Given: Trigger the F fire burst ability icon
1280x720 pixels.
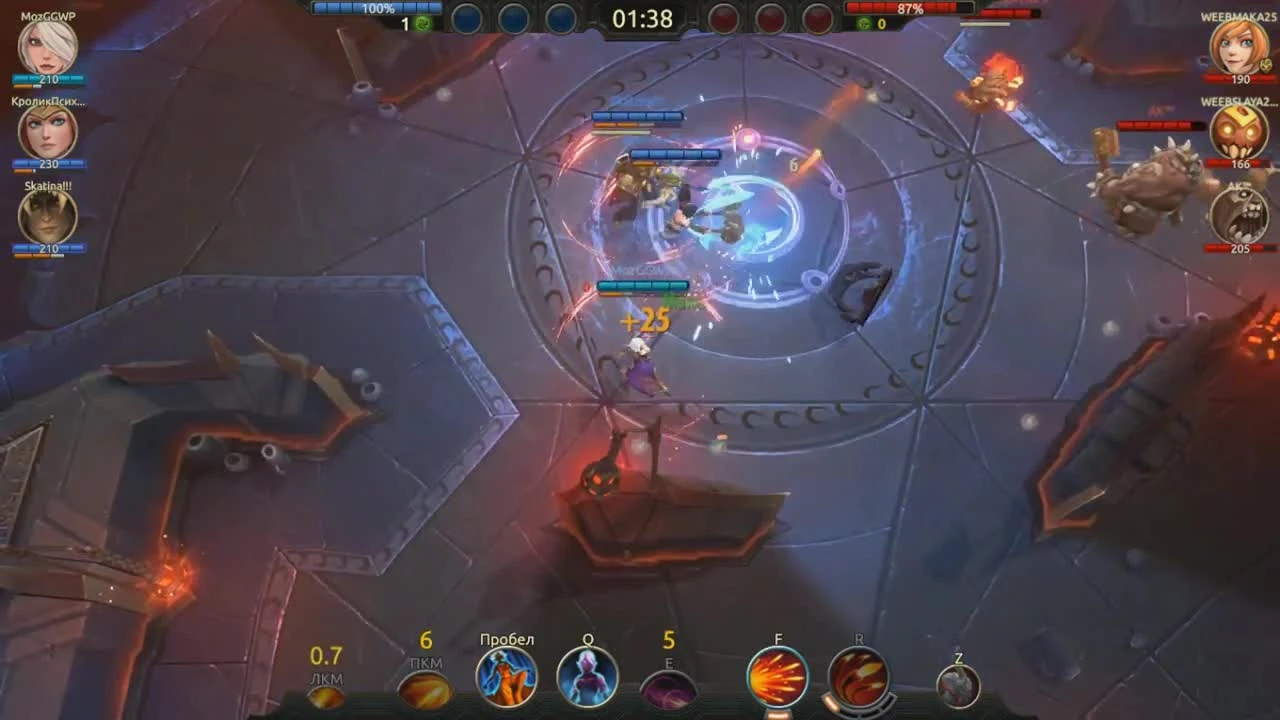Looking at the screenshot, I should (x=779, y=676).
